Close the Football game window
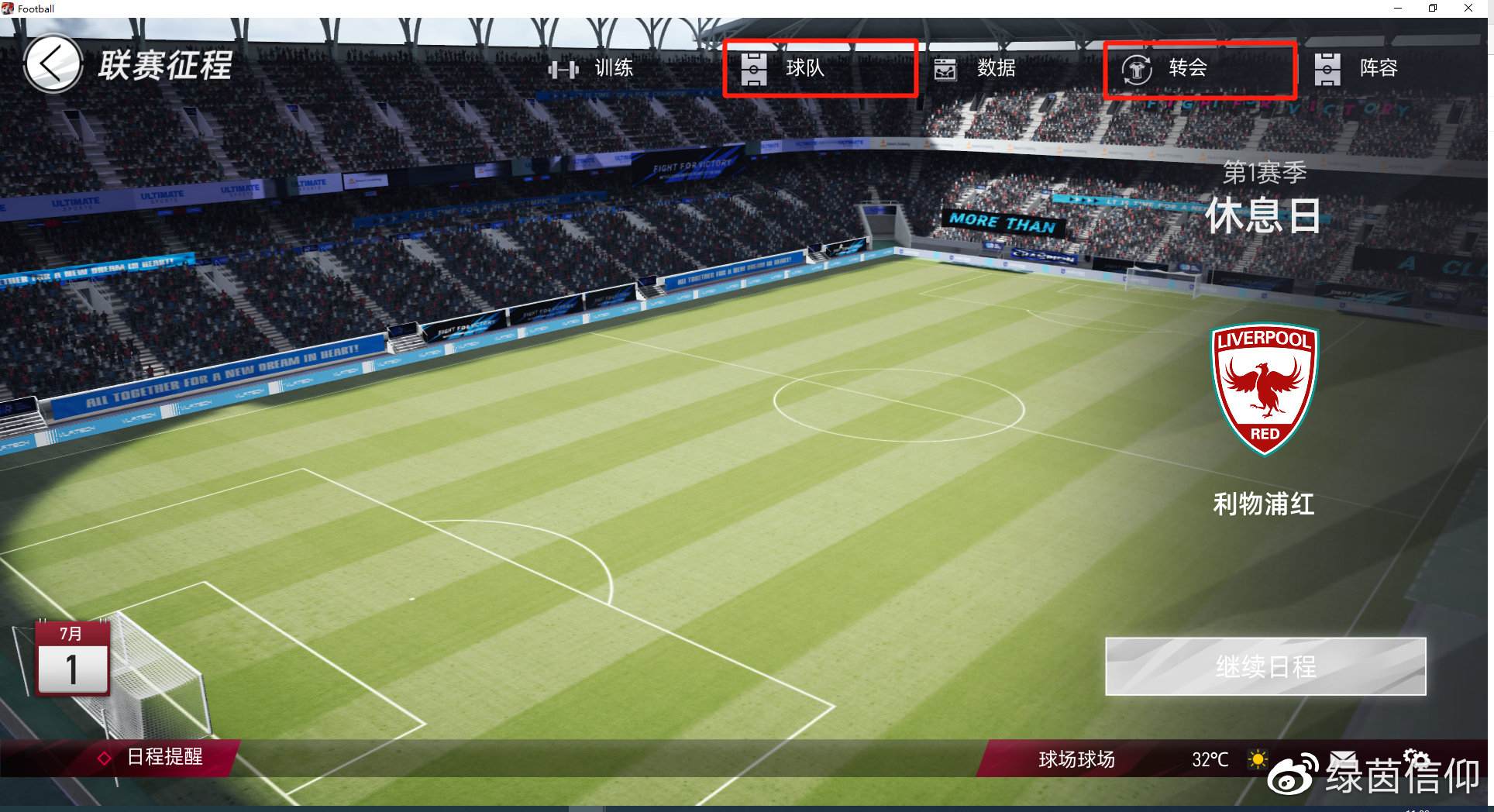This screenshot has height=812, width=1494. 1468,9
